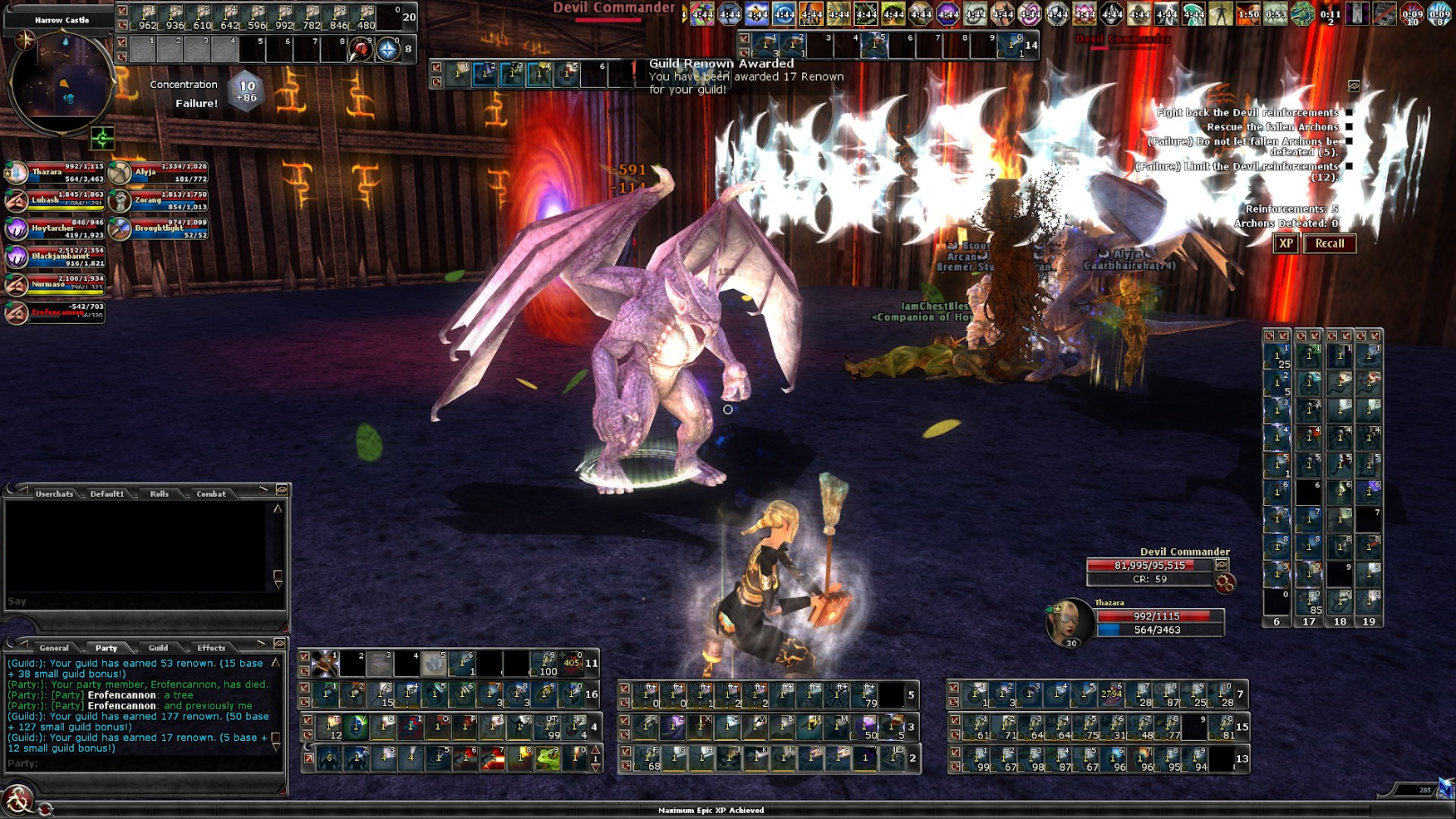This screenshot has height=819, width=1456.
Task: Switch to the Combat chat tab
Action: [x=211, y=493]
